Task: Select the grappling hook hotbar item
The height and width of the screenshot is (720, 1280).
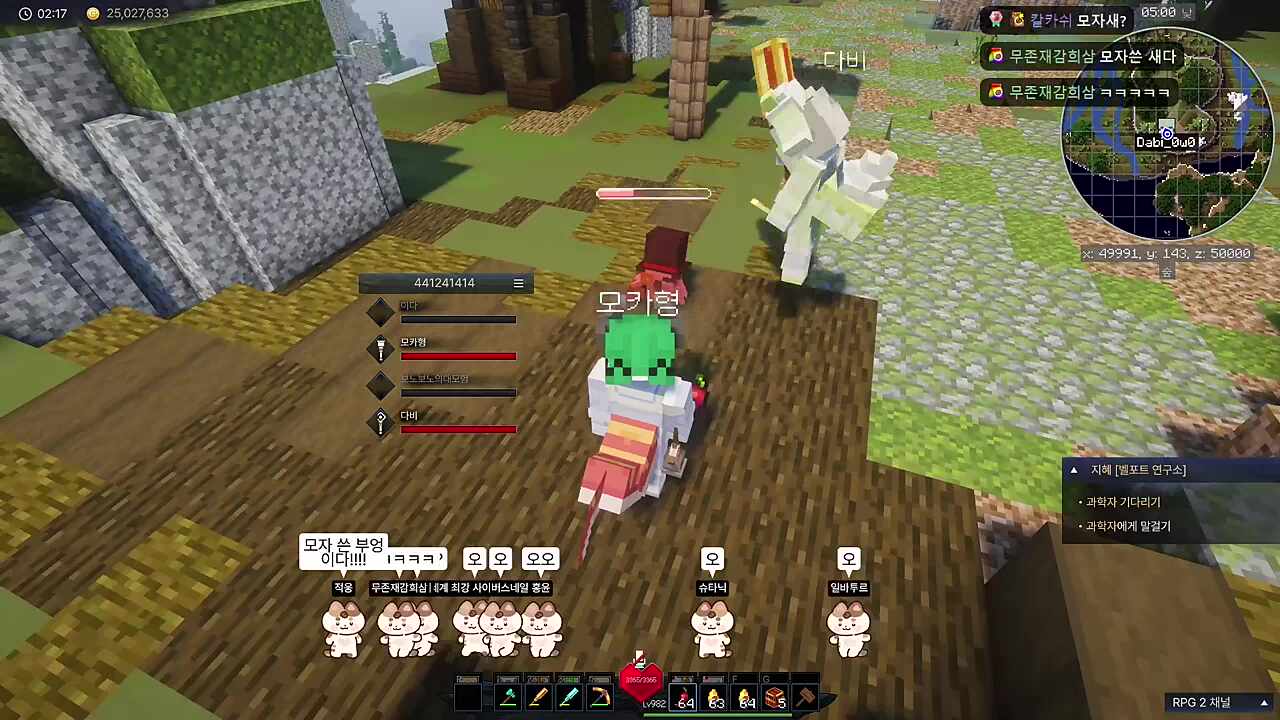Action: click(x=600, y=695)
